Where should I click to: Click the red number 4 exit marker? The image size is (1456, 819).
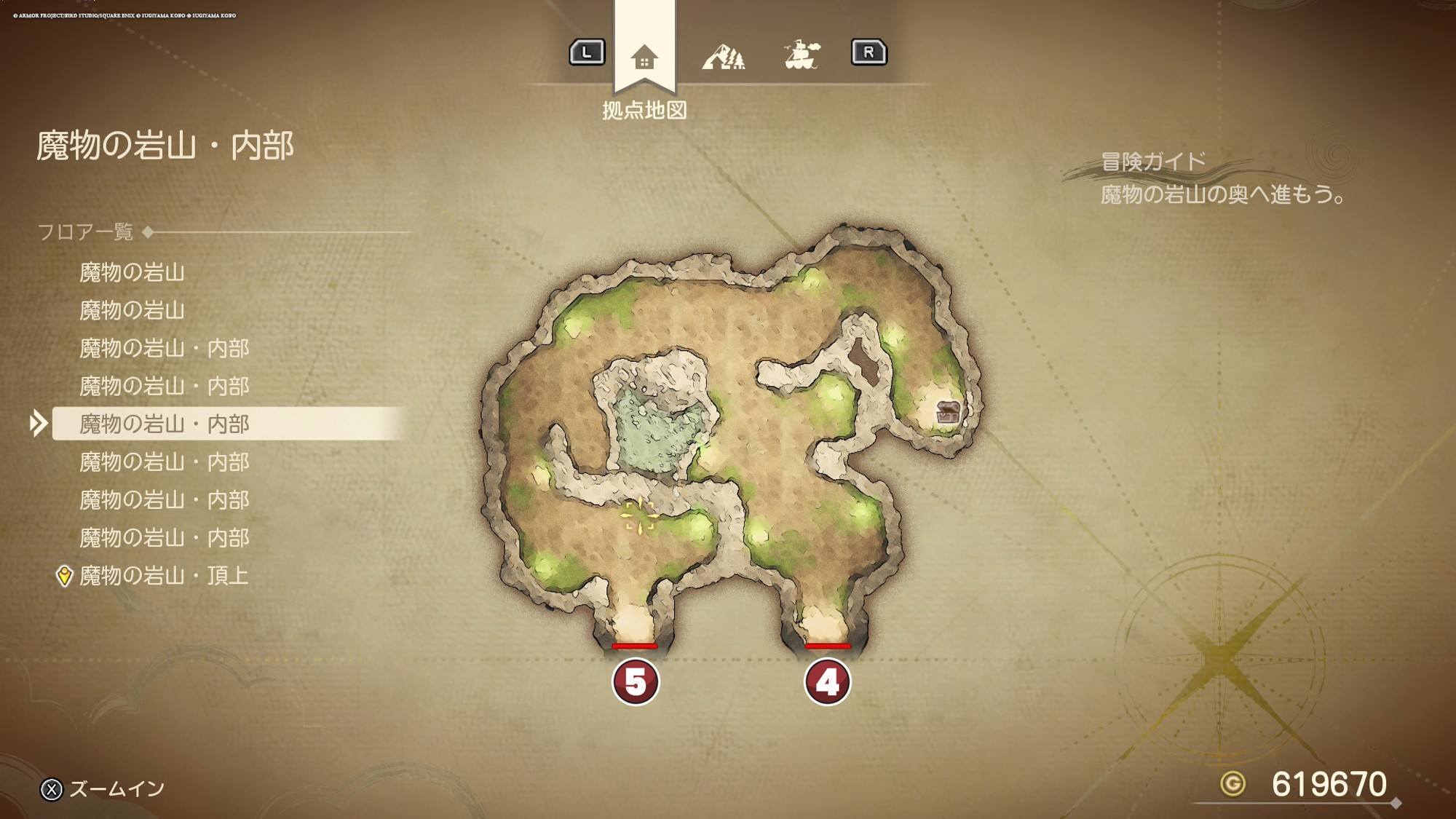point(827,682)
